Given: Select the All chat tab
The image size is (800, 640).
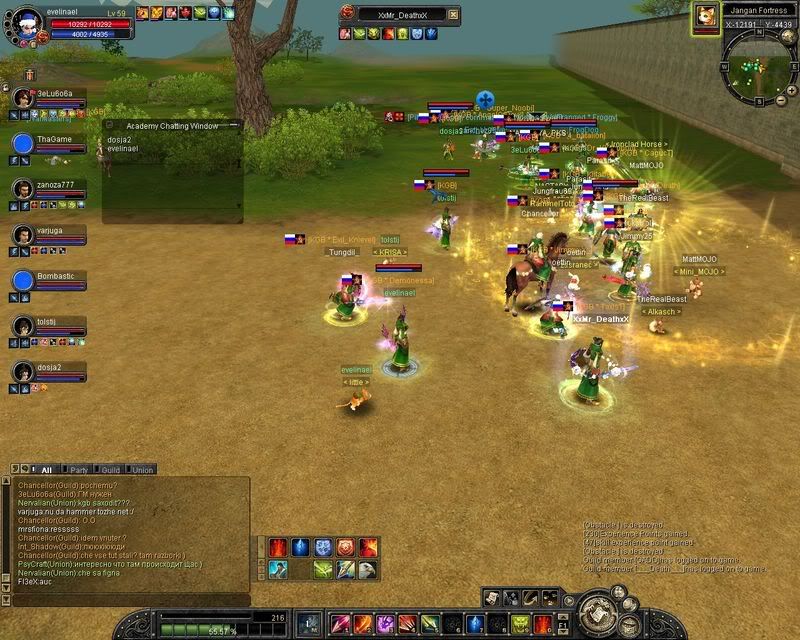Looking at the screenshot, I should click(x=46, y=469).
